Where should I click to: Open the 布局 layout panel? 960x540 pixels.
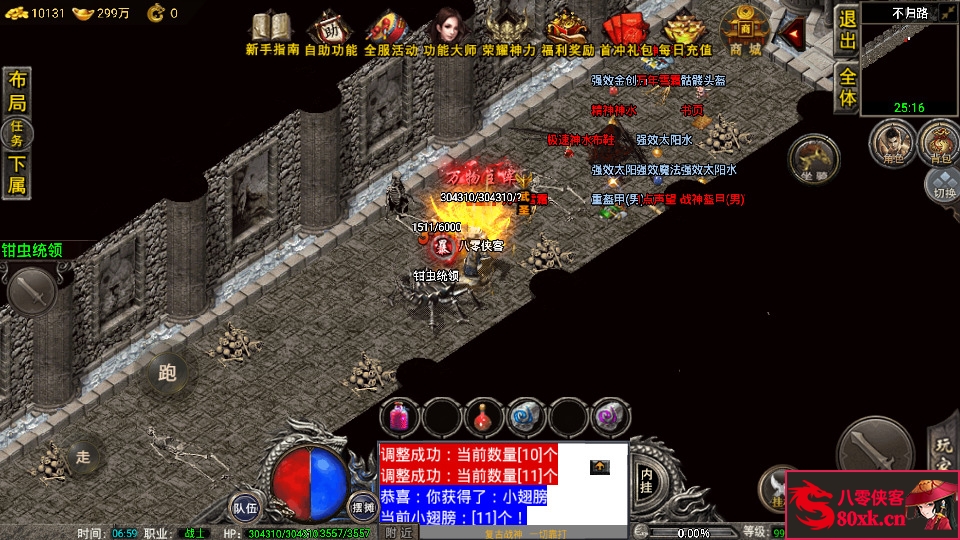[17, 92]
